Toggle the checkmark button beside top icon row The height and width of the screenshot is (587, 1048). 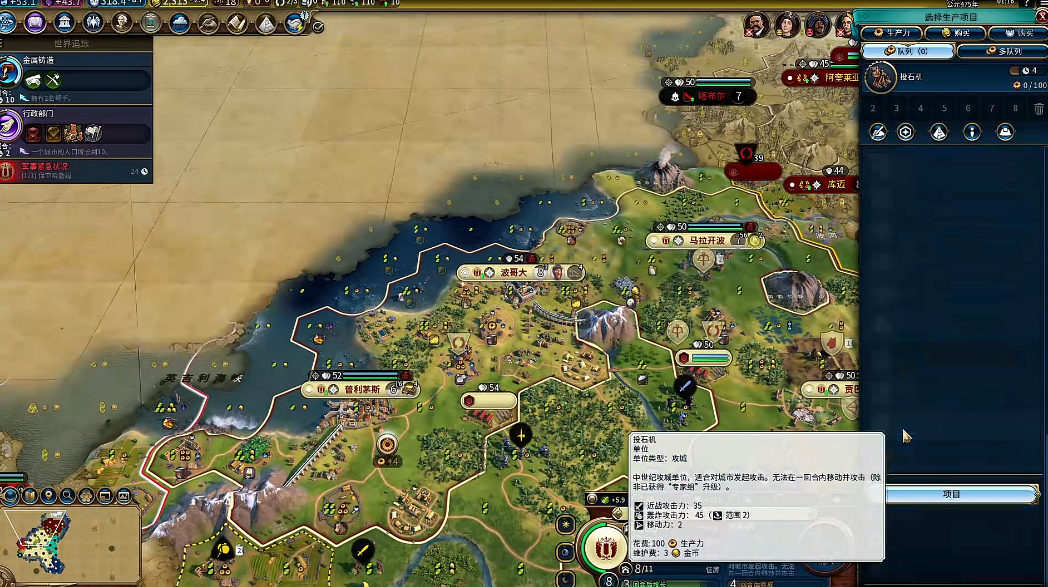pyautogui.click(x=318, y=28)
